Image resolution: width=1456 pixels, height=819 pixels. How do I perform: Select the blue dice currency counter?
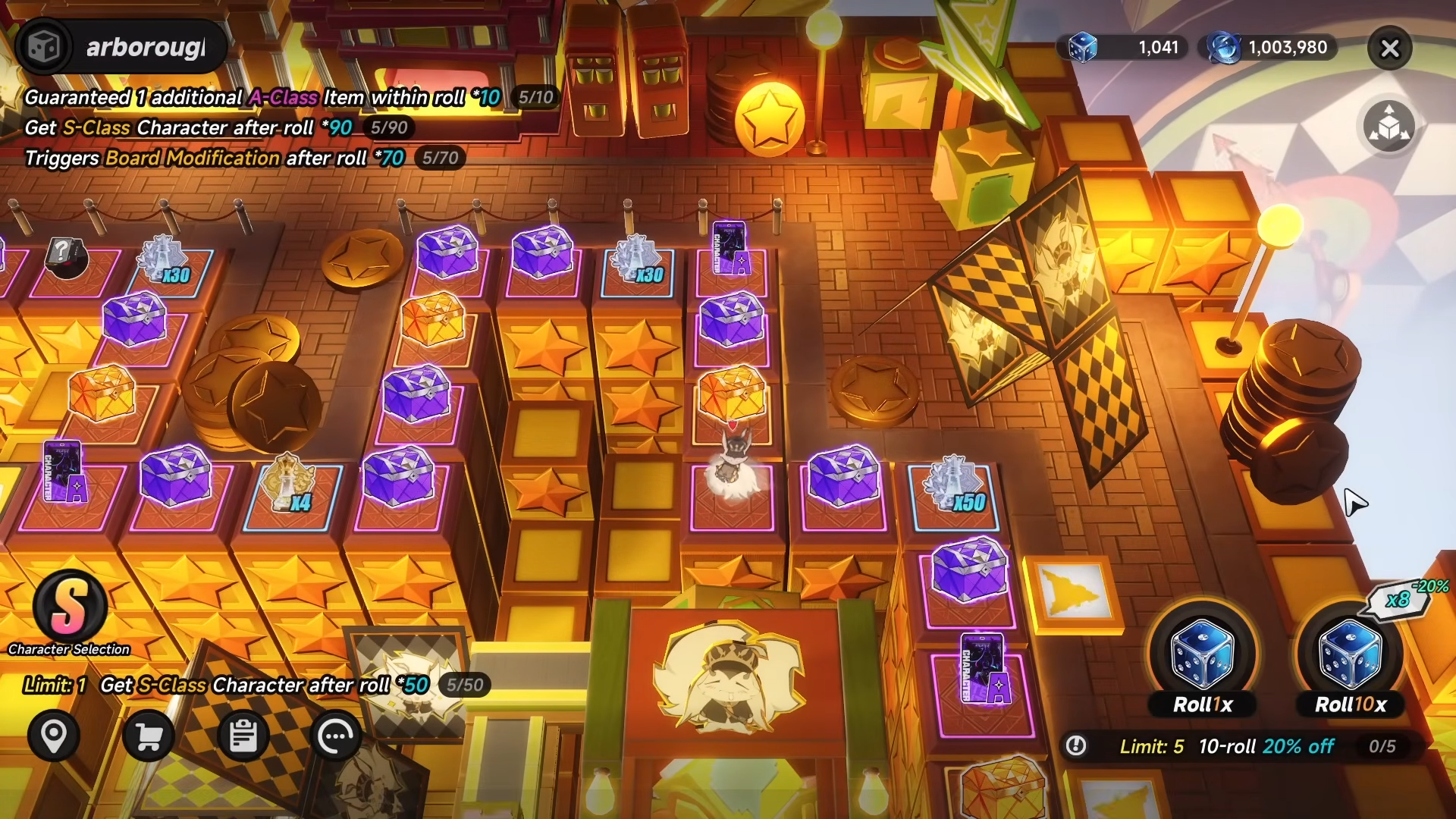tap(1122, 47)
